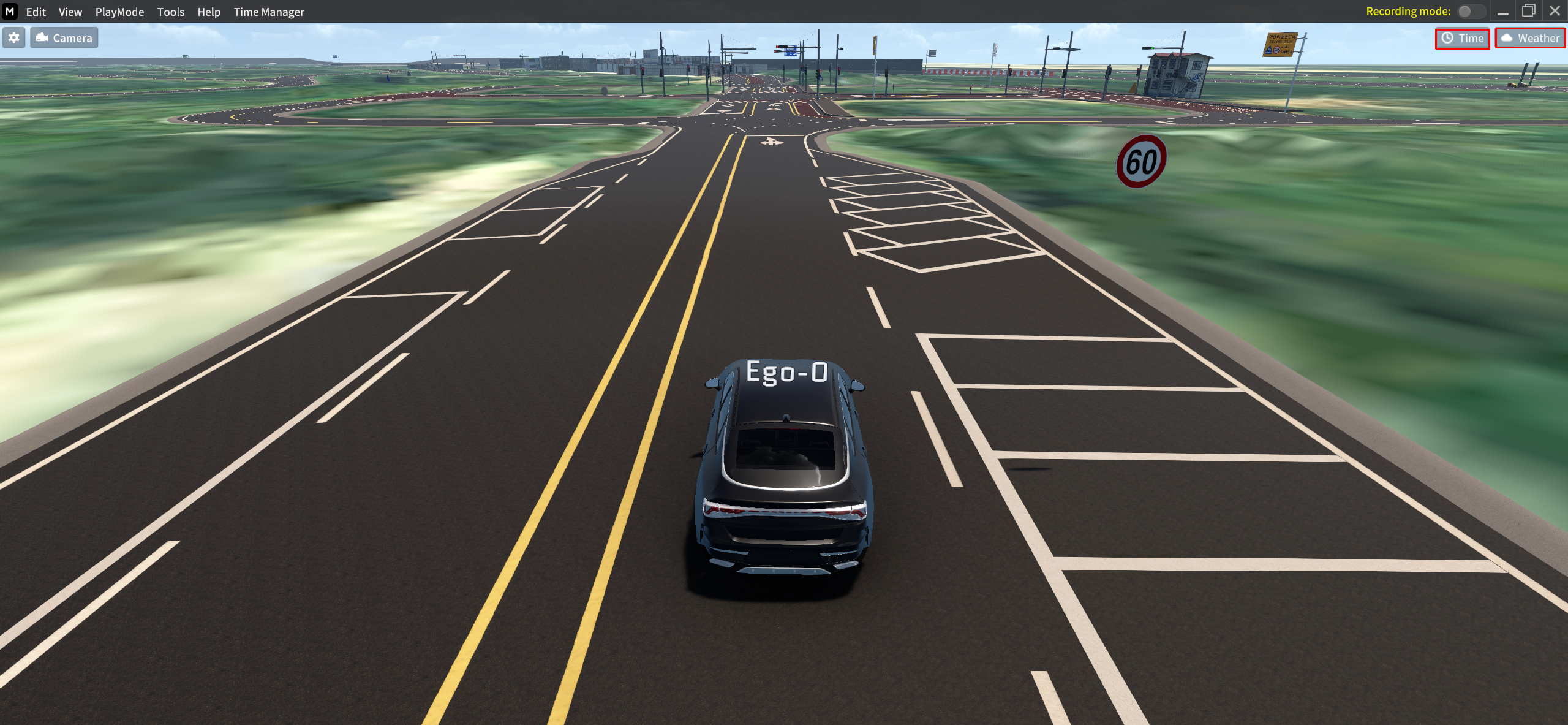The width and height of the screenshot is (1568, 725).
Task: Open the PlayMode menu
Action: click(x=119, y=12)
